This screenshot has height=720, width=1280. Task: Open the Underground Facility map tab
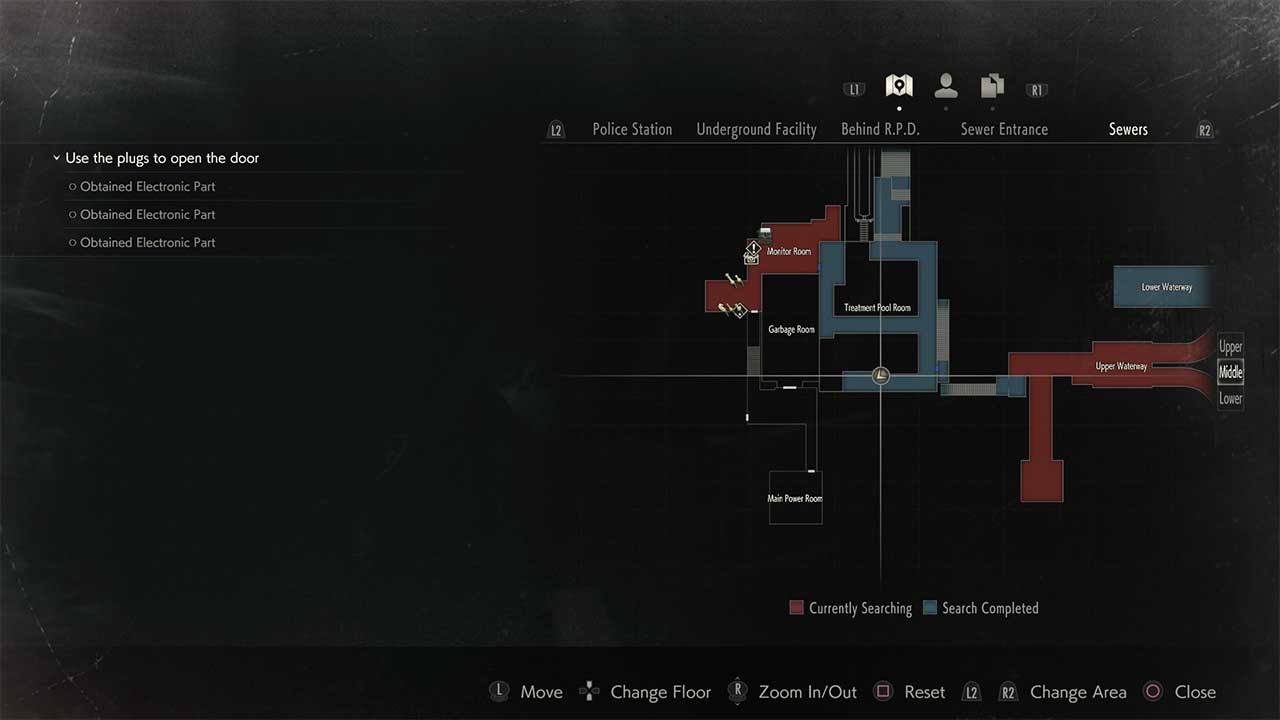coord(756,129)
